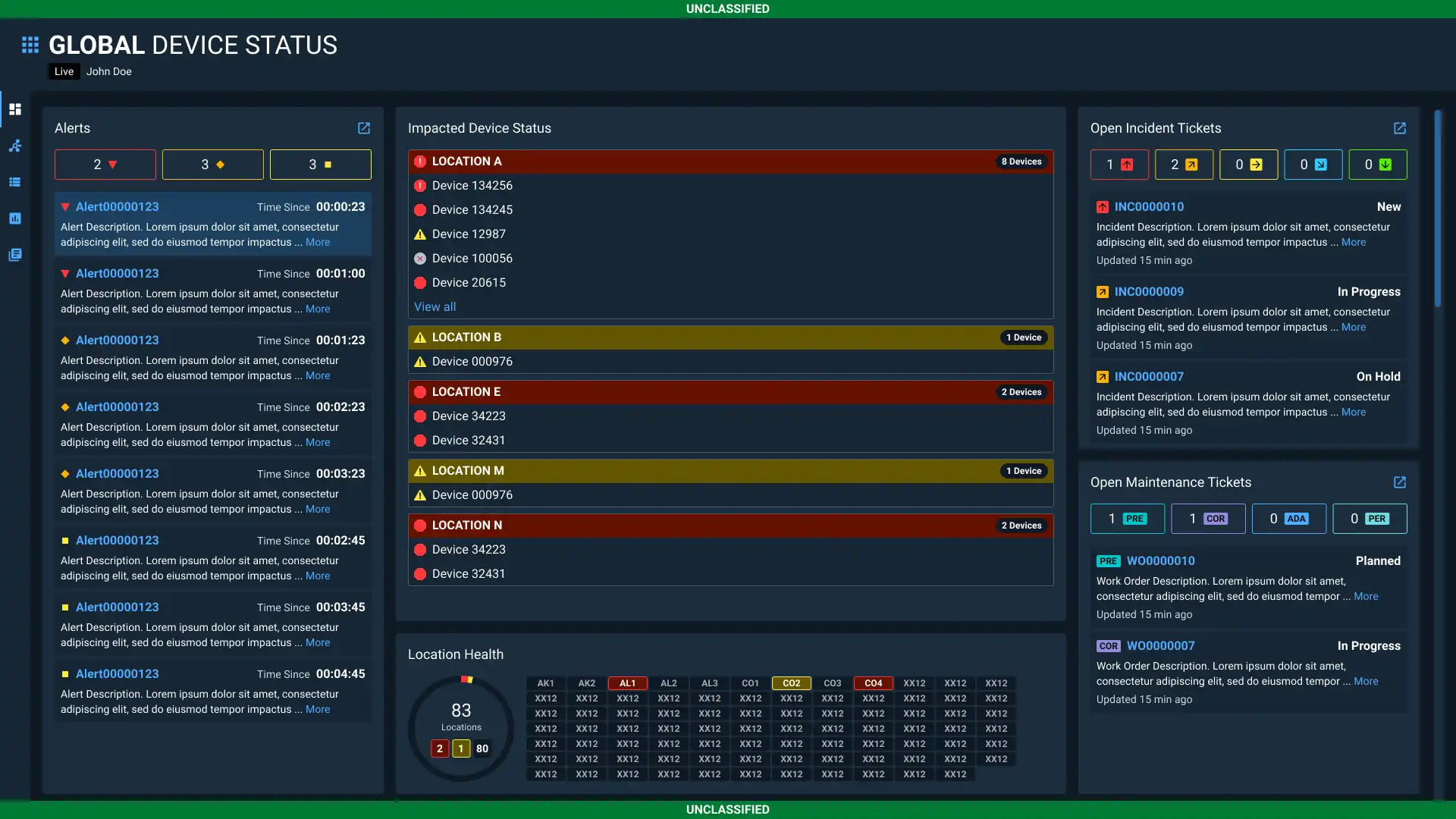Image resolution: width=1456 pixels, height=819 pixels.
Task: Filter incidents by the green down-arrow severity
Action: click(1378, 165)
